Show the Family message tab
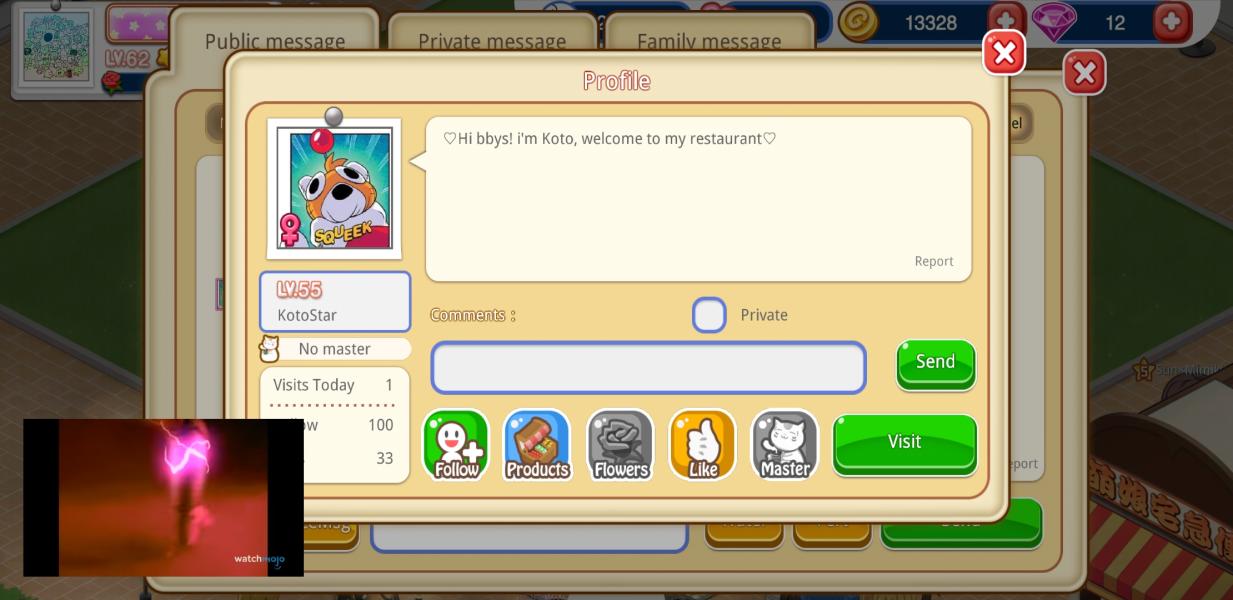Image resolution: width=1233 pixels, height=600 pixels. [708, 41]
